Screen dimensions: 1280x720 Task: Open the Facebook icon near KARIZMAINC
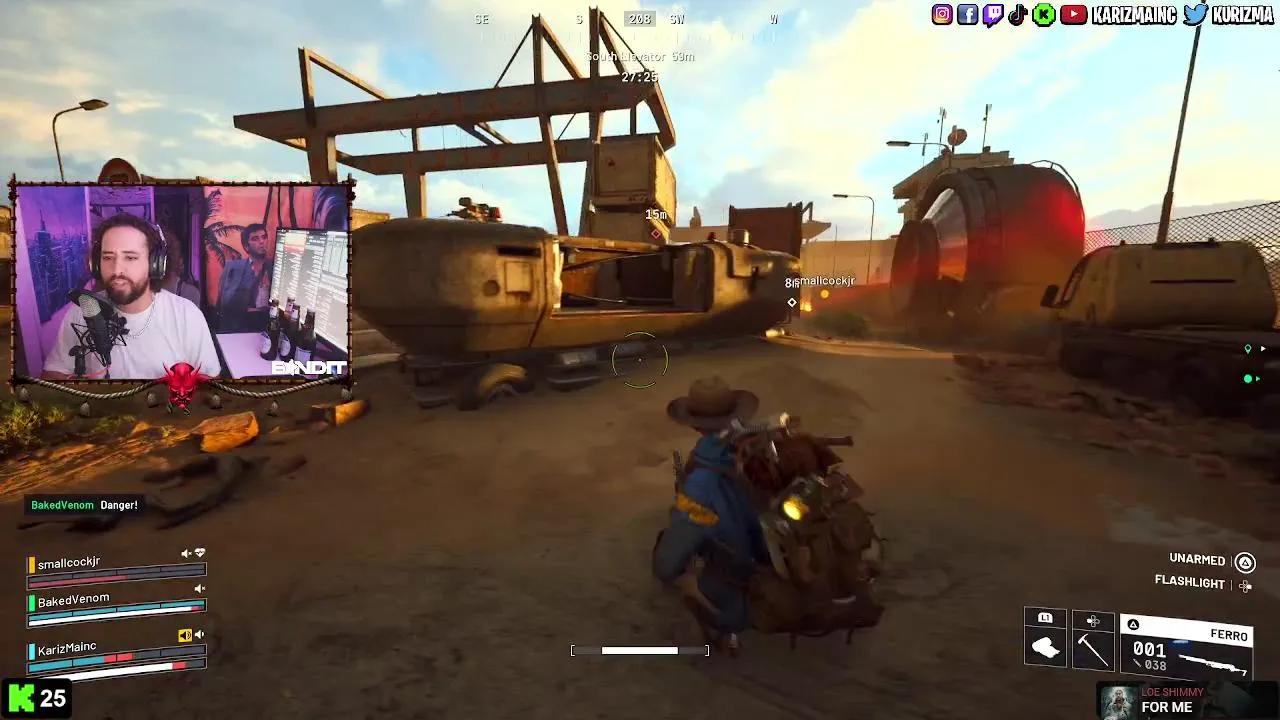click(966, 15)
